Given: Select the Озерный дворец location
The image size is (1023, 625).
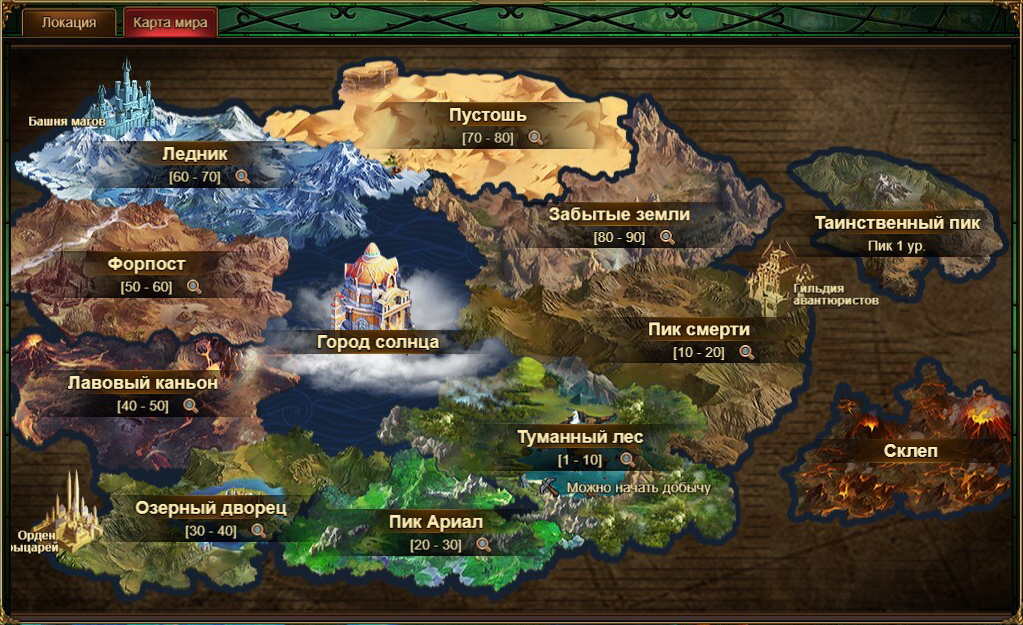Looking at the screenshot, I should click(211, 508).
